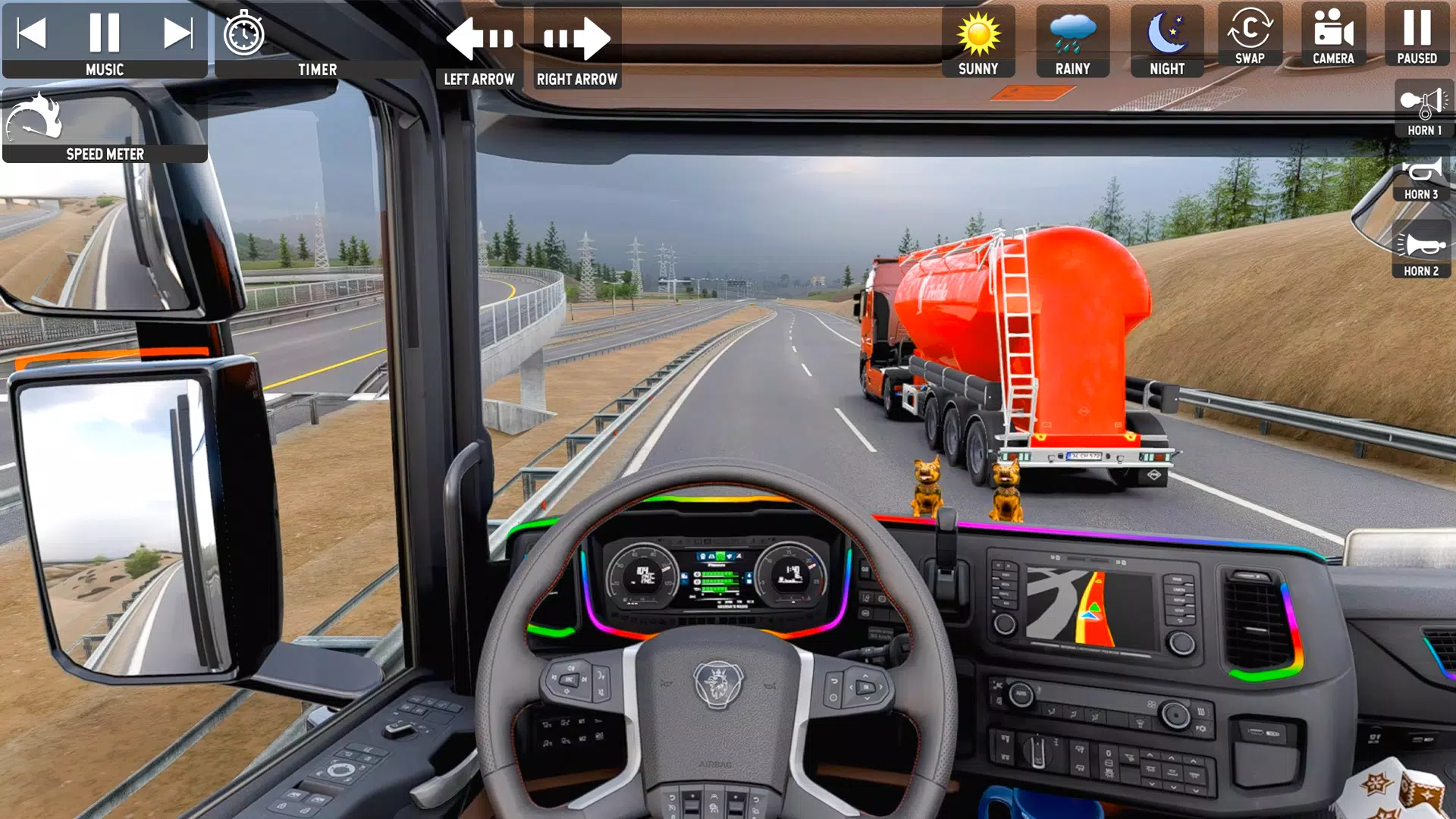Skip to next music track

[180, 32]
